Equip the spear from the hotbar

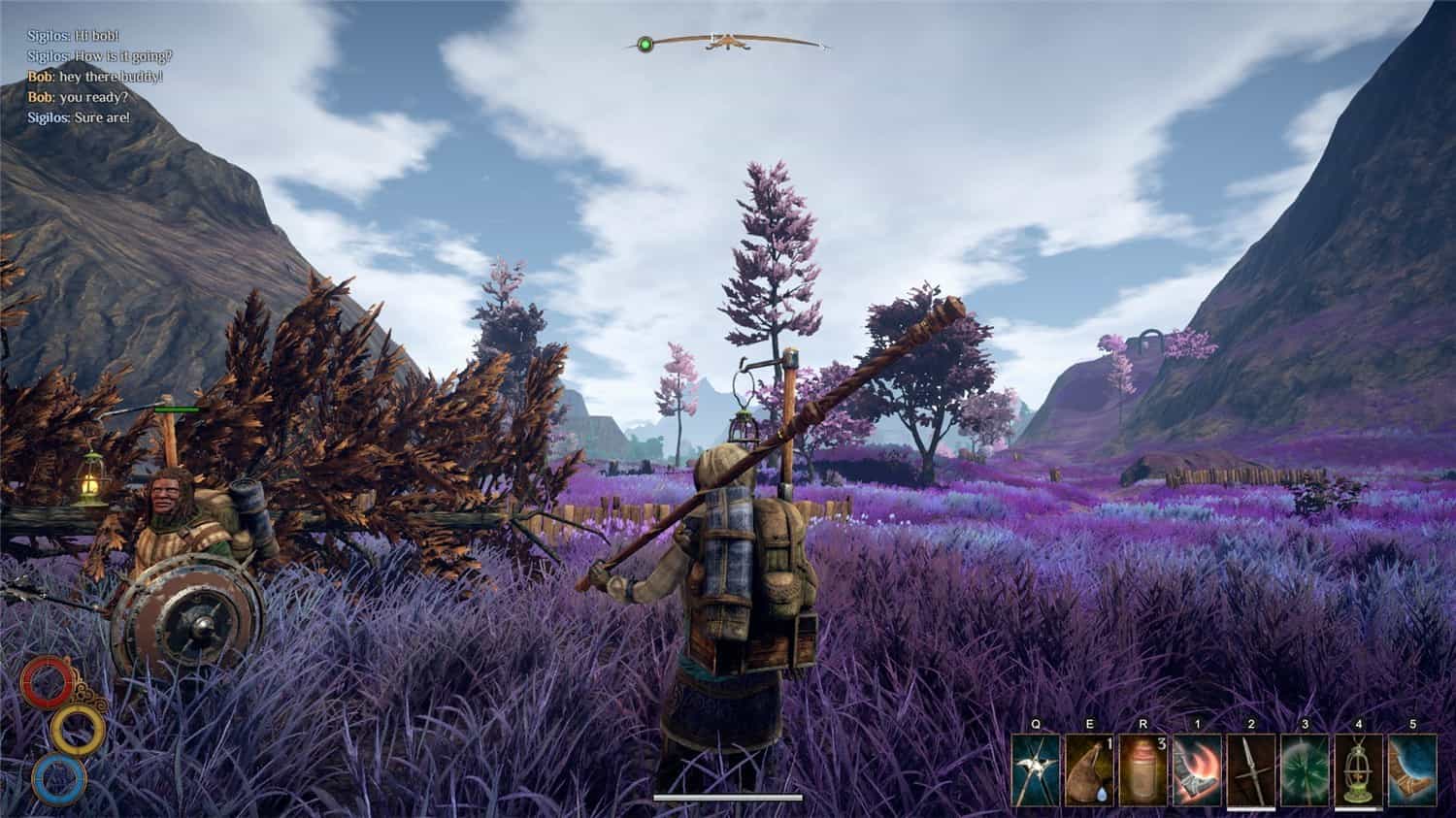click(1250, 769)
